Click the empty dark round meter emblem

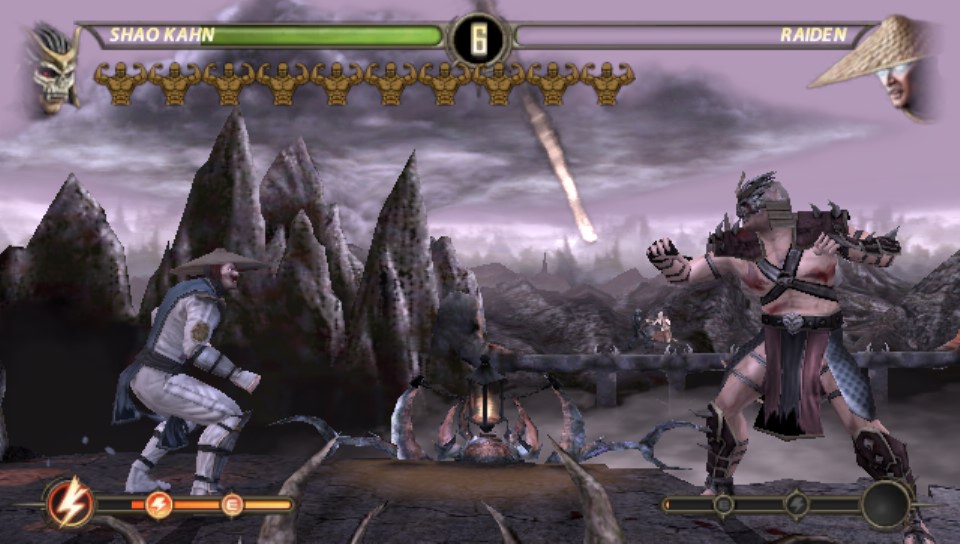click(887, 504)
